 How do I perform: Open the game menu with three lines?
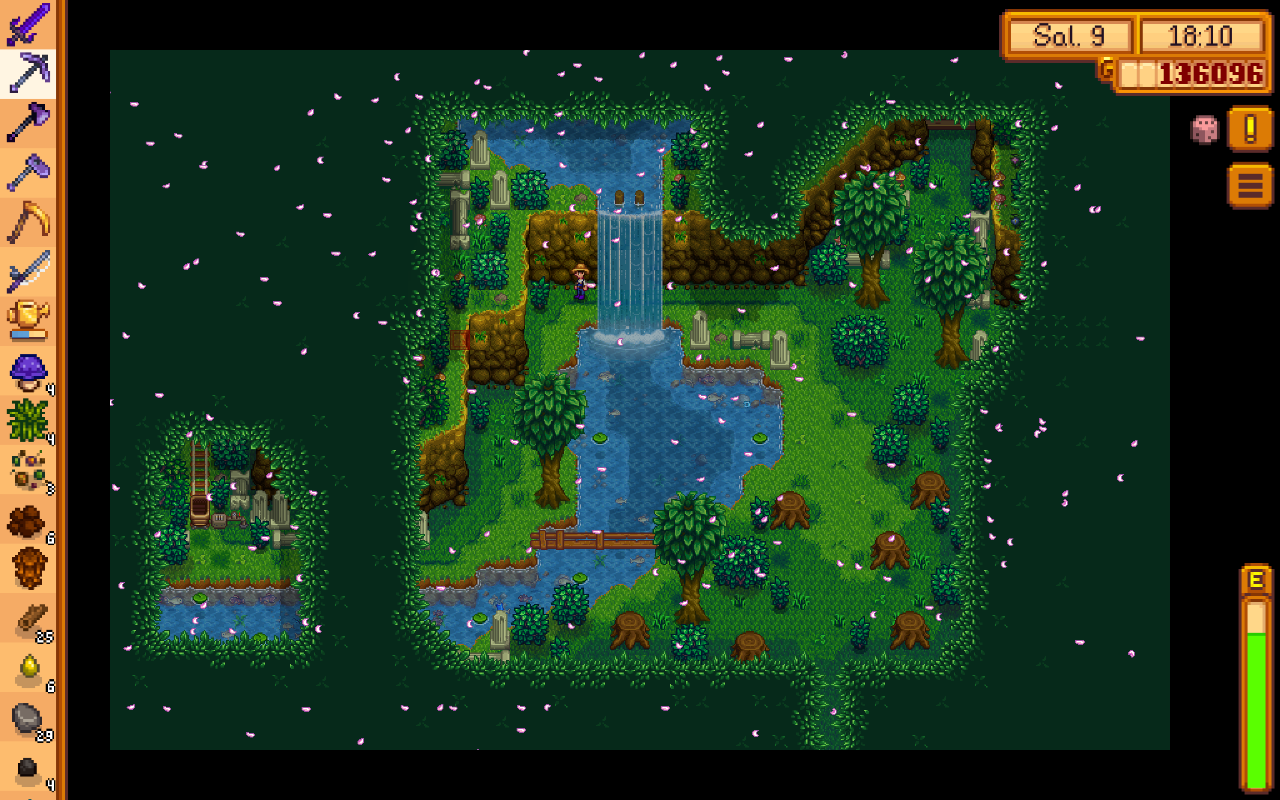click(1250, 186)
